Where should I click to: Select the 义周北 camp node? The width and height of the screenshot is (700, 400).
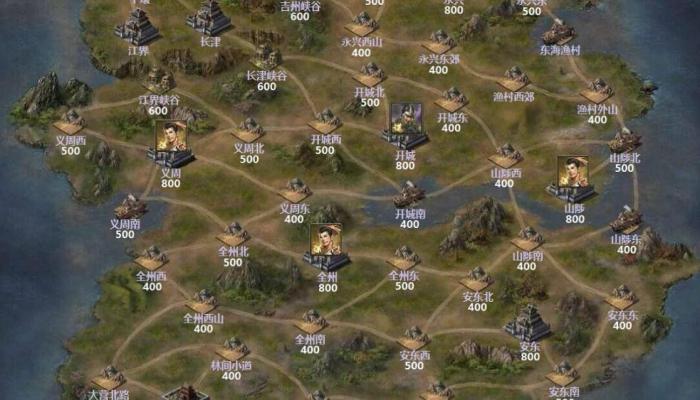pyautogui.click(x=249, y=130)
